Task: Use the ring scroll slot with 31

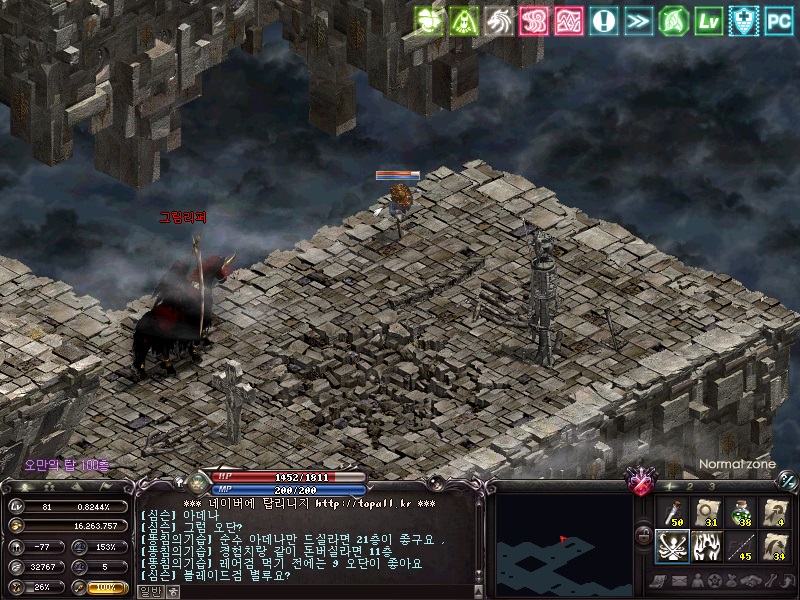Action: 706,513
